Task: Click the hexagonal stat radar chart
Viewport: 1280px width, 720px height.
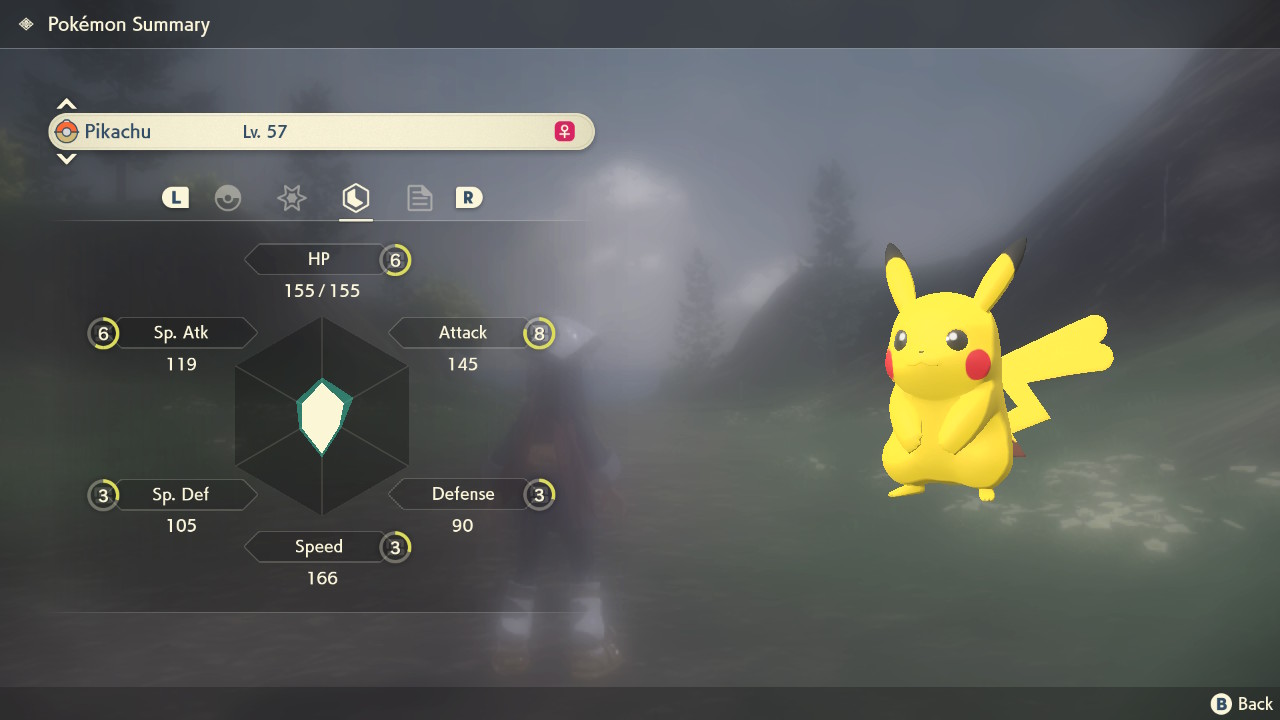Action: point(322,416)
